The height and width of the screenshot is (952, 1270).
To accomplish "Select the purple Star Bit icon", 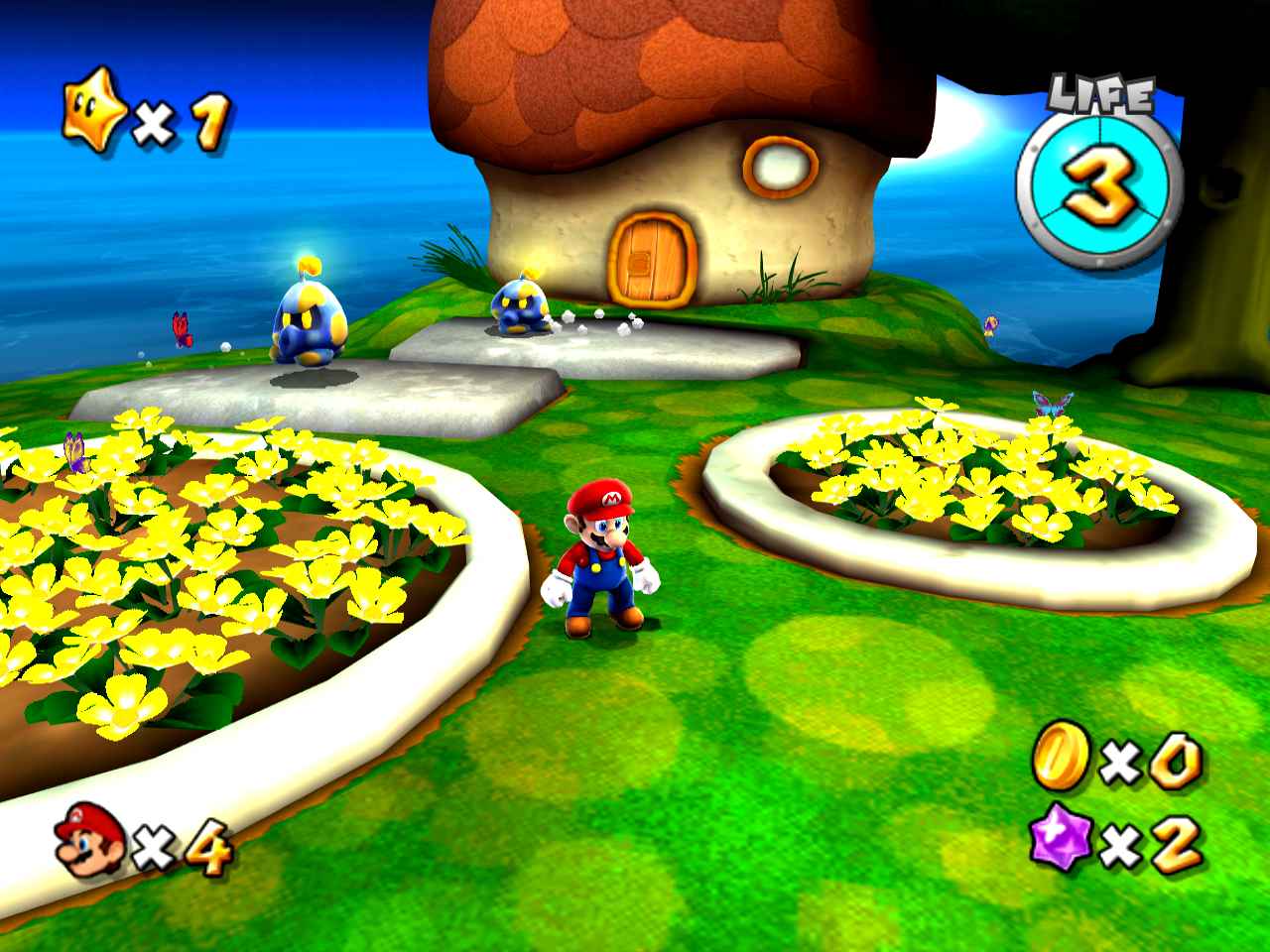I will tap(1060, 840).
